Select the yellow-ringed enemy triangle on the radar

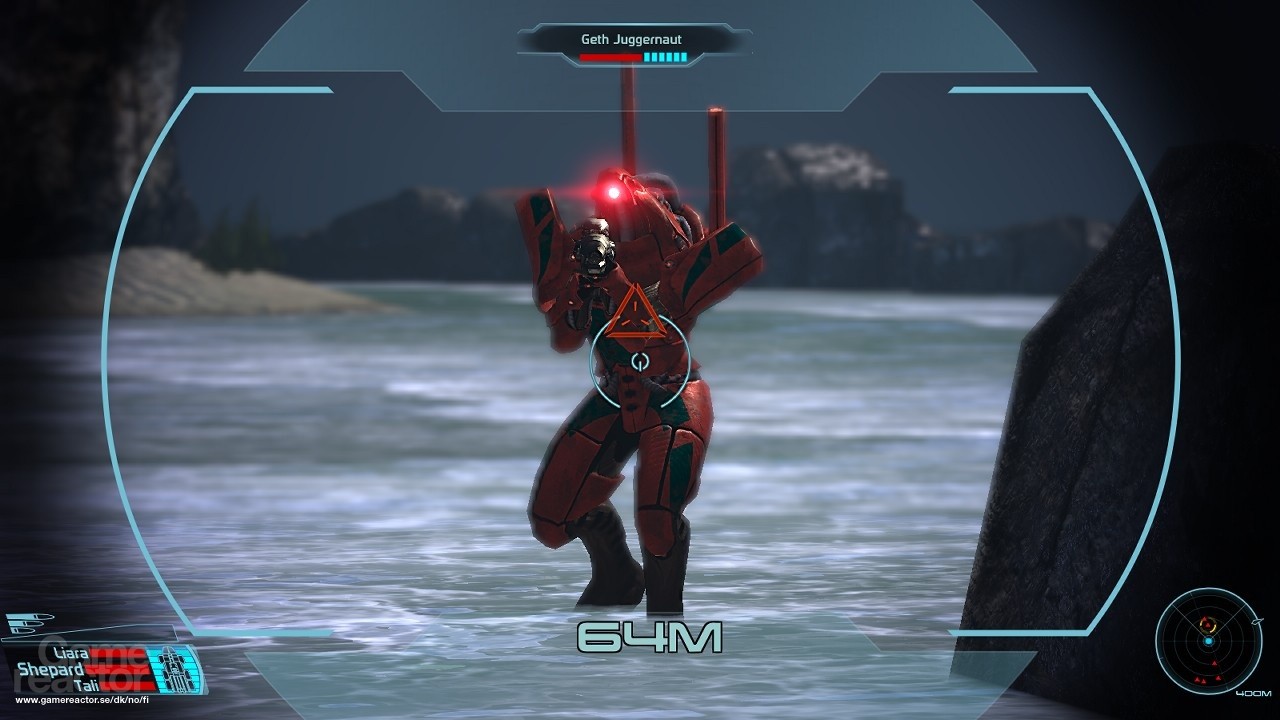[1208, 624]
